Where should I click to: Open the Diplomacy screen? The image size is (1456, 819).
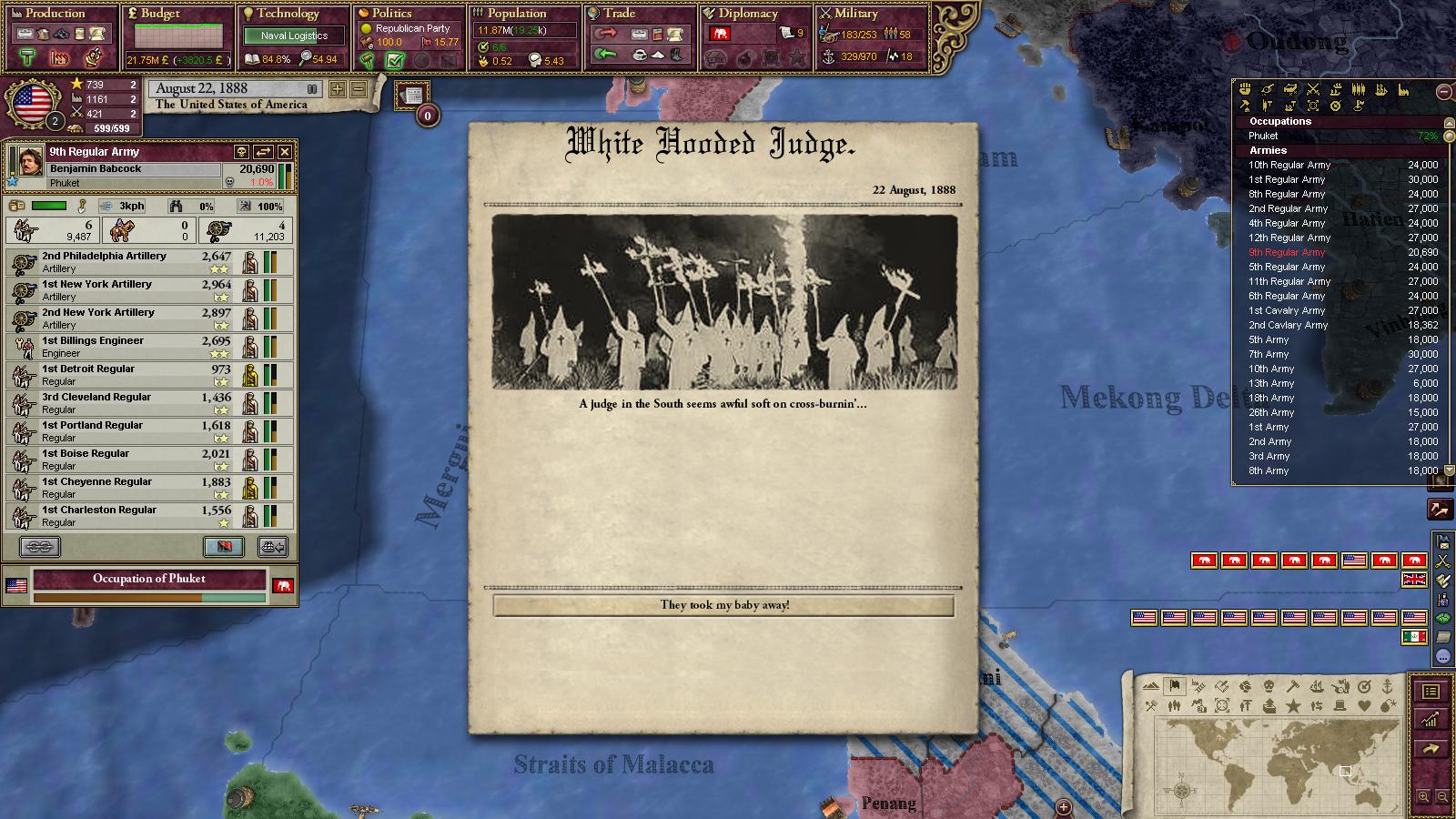tap(748, 14)
